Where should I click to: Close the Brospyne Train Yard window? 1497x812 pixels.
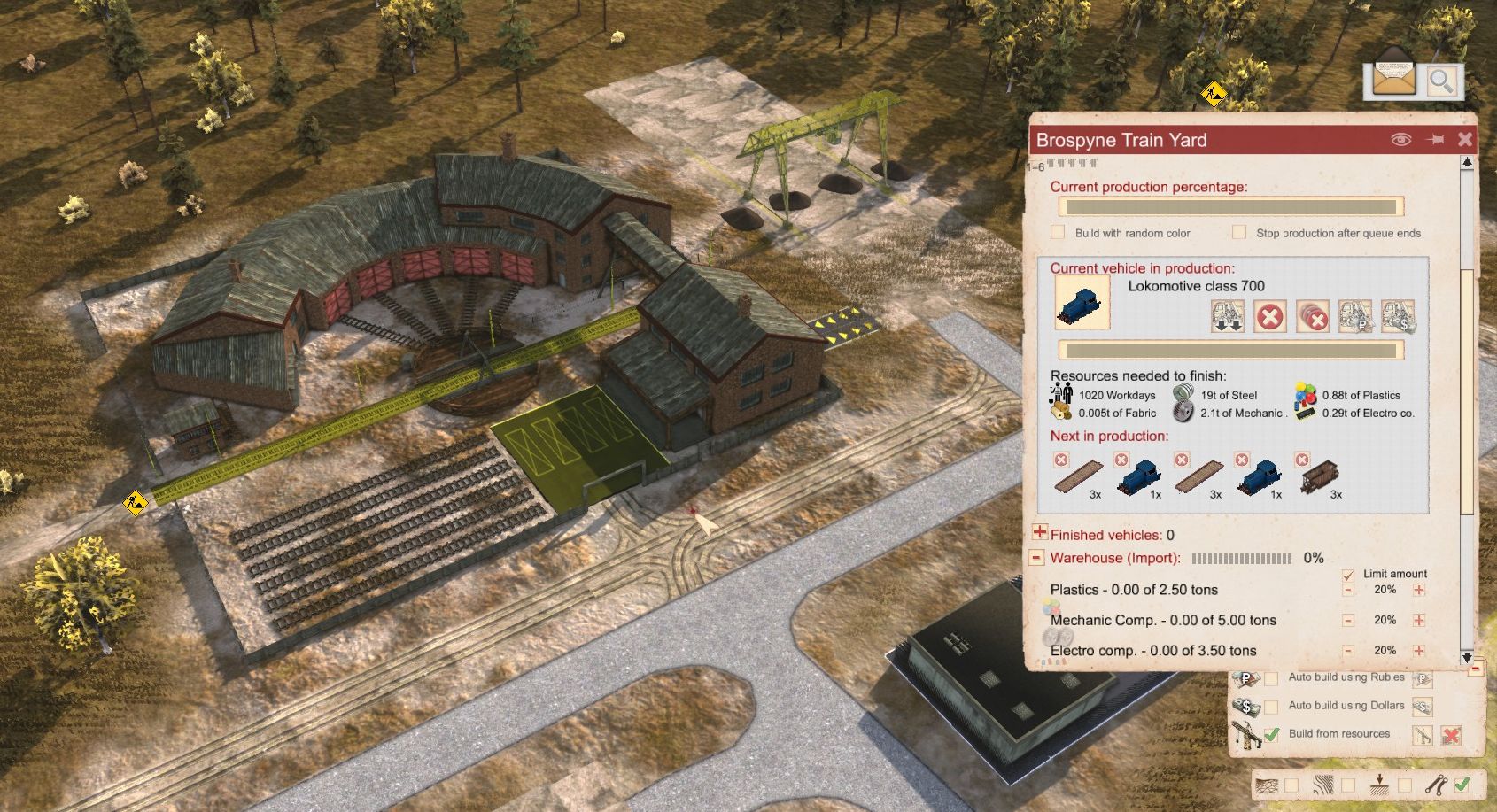(x=1465, y=139)
